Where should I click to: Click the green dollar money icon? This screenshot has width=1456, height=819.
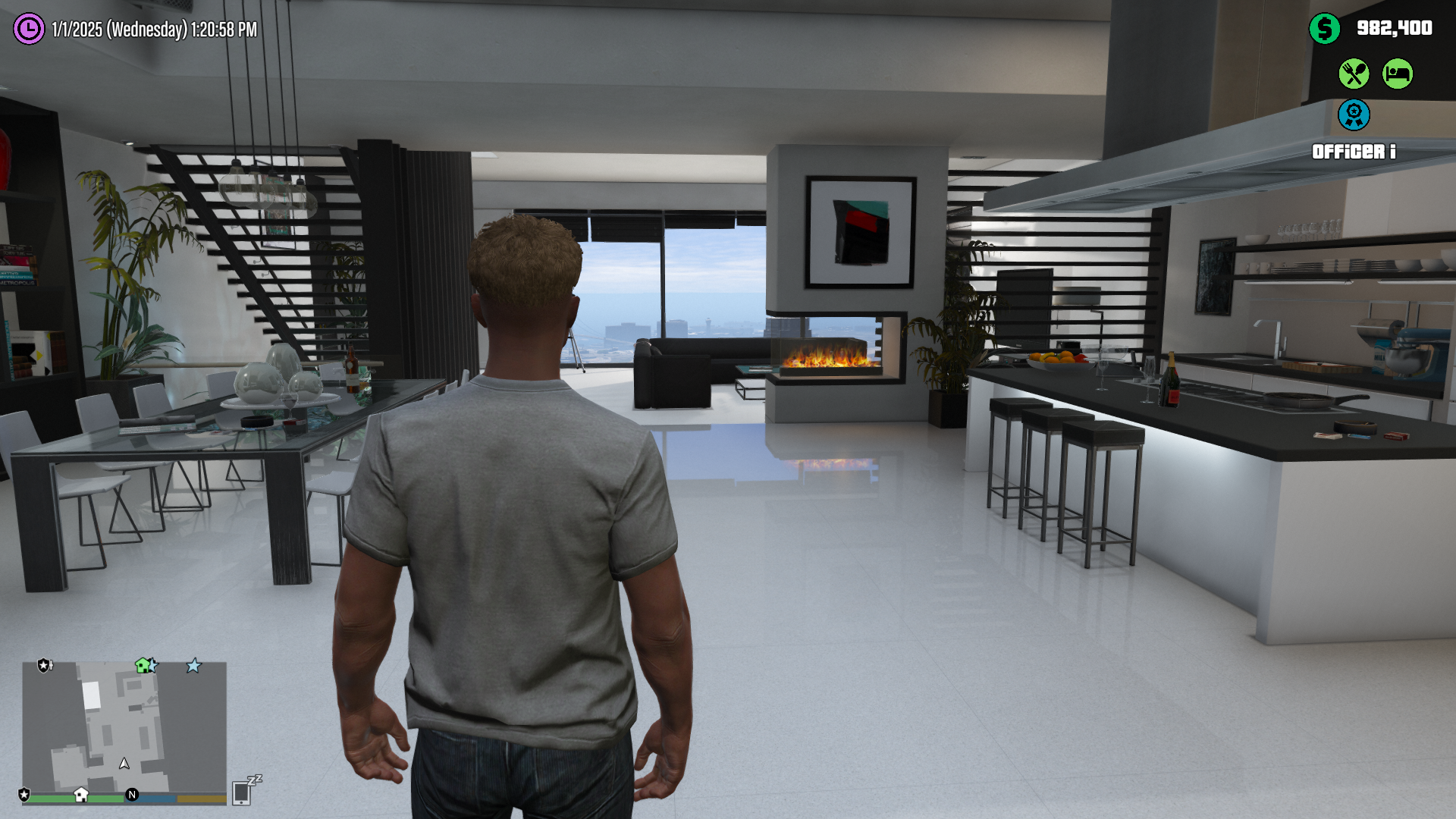click(x=1324, y=29)
